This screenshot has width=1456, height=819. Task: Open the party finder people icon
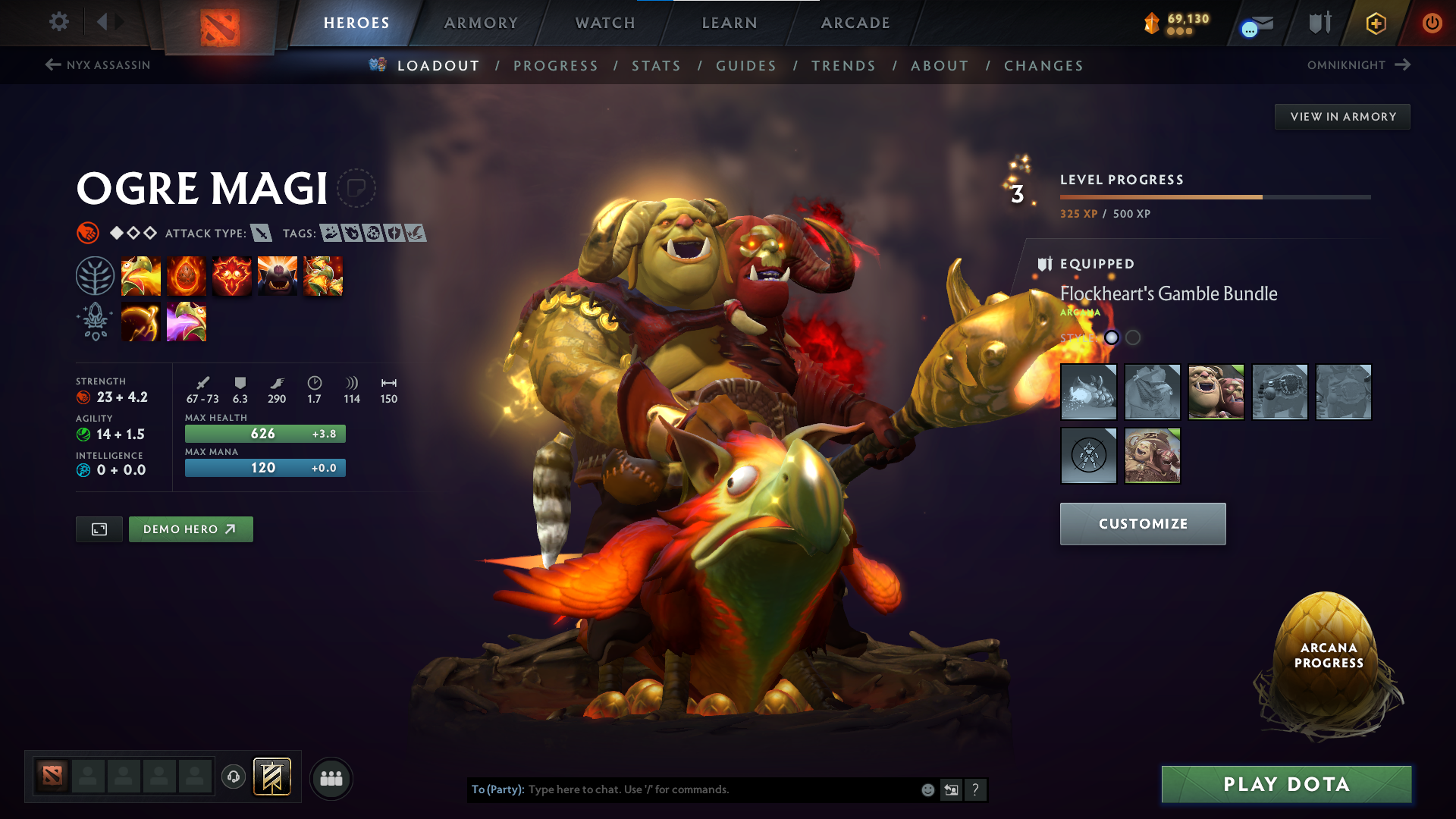click(331, 777)
